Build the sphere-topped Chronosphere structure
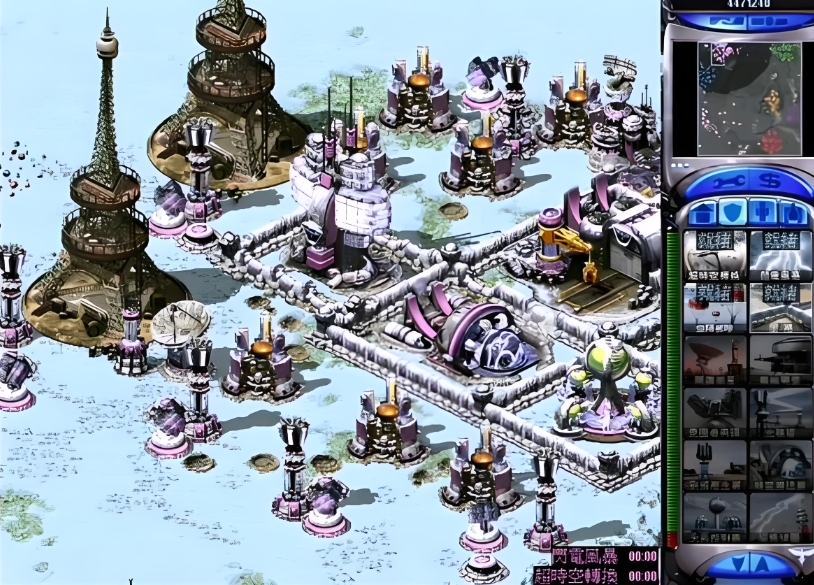This screenshot has width=814, height=585. tap(714, 517)
